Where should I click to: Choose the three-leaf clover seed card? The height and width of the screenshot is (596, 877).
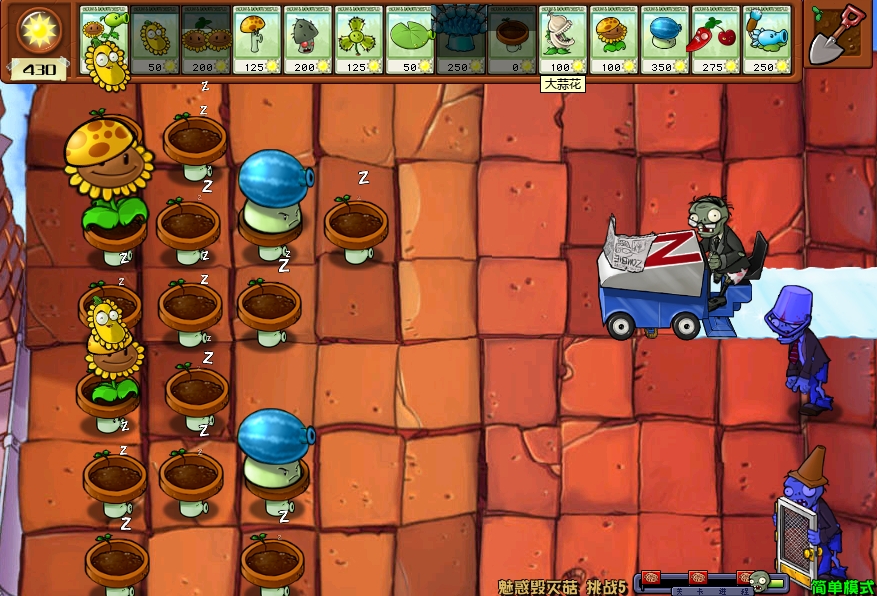tap(359, 40)
